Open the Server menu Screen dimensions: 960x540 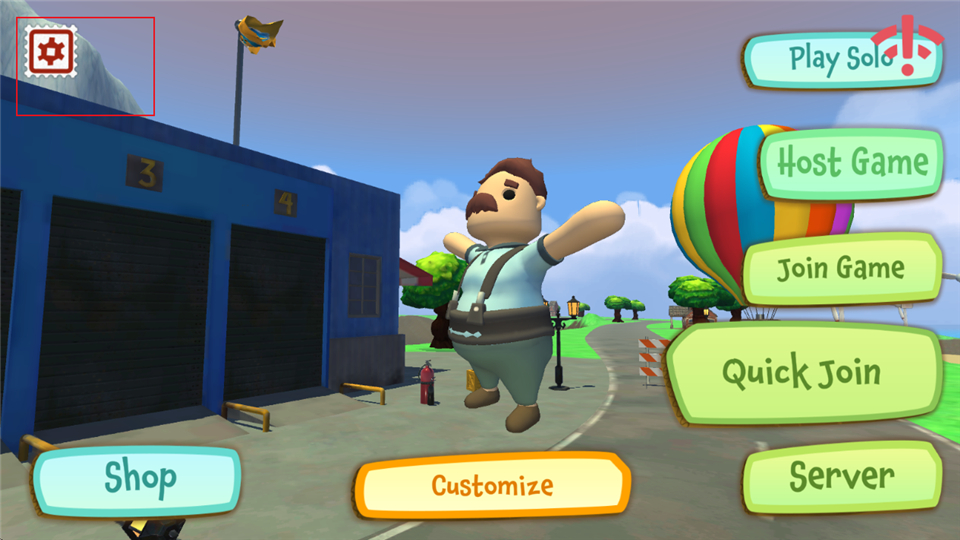tap(842, 476)
